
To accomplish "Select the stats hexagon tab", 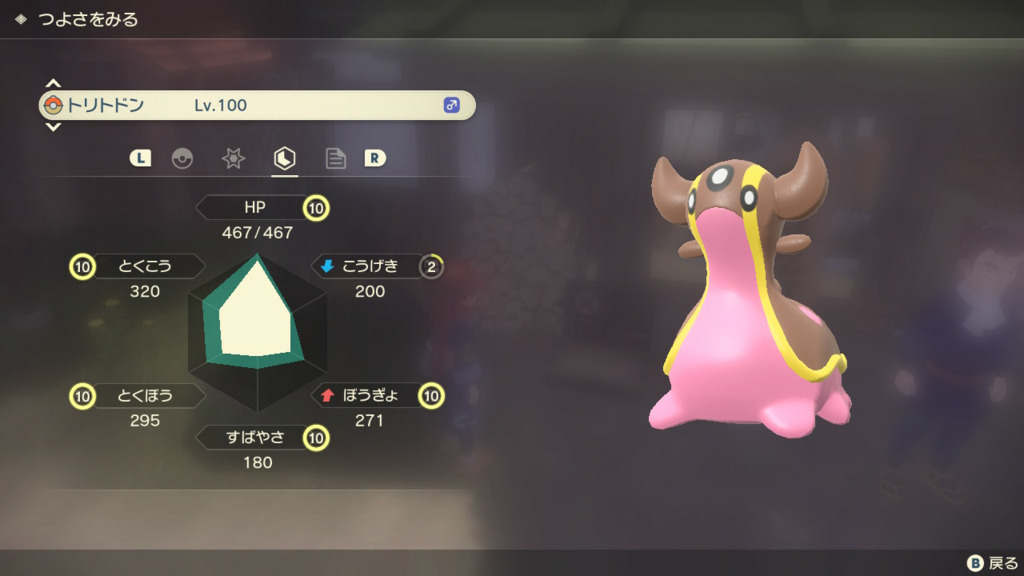I will coord(285,158).
